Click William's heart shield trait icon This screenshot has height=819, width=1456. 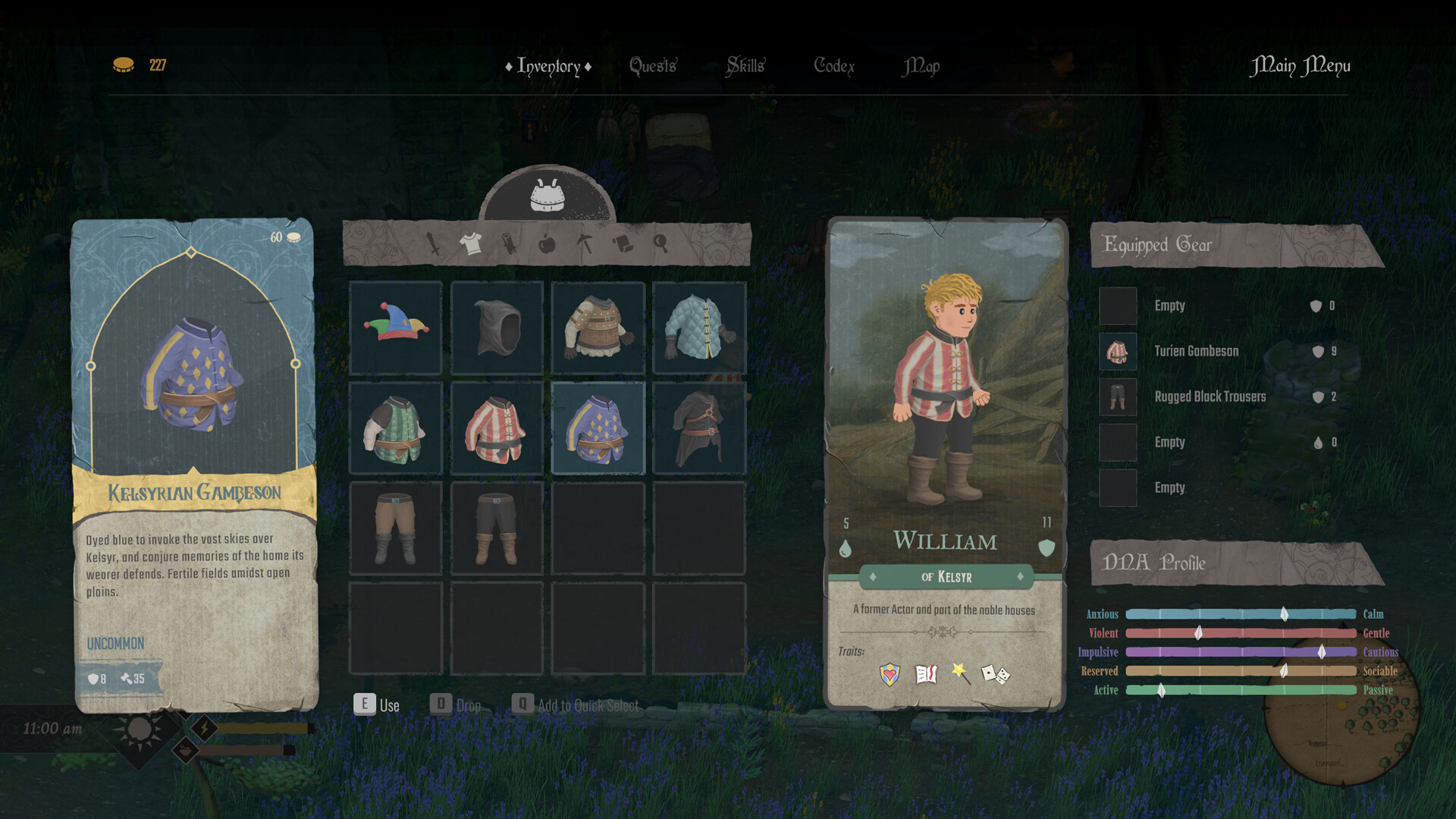pyautogui.click(x=890, y=673)
